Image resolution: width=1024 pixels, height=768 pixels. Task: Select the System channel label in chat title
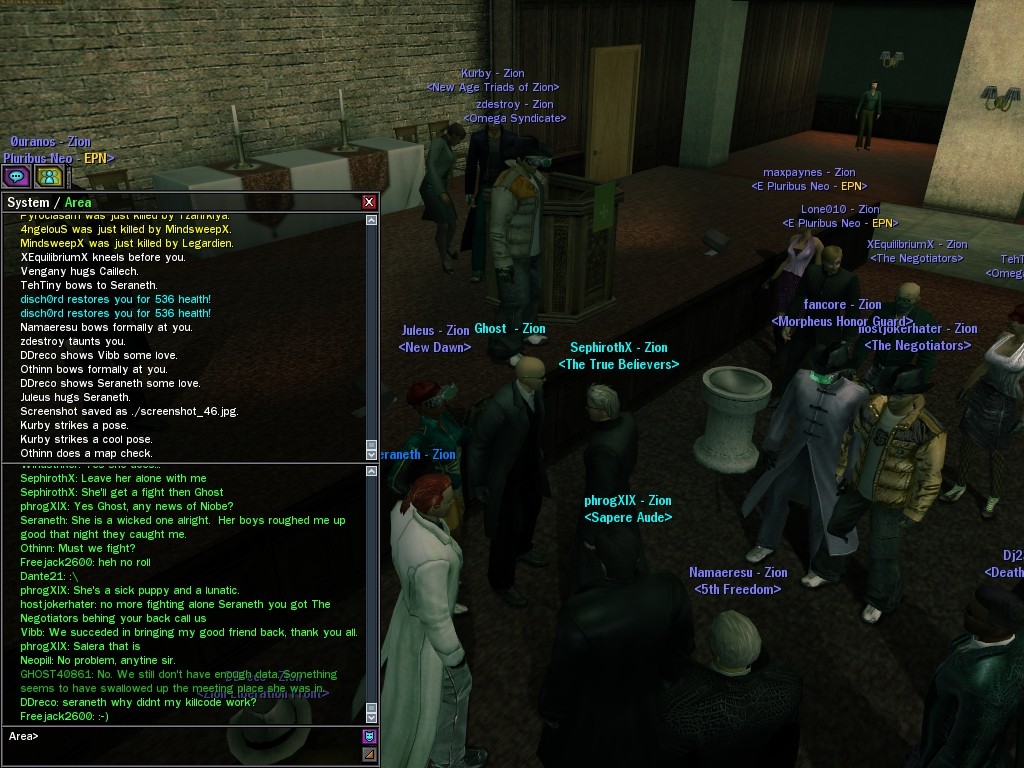click(27, 203)
